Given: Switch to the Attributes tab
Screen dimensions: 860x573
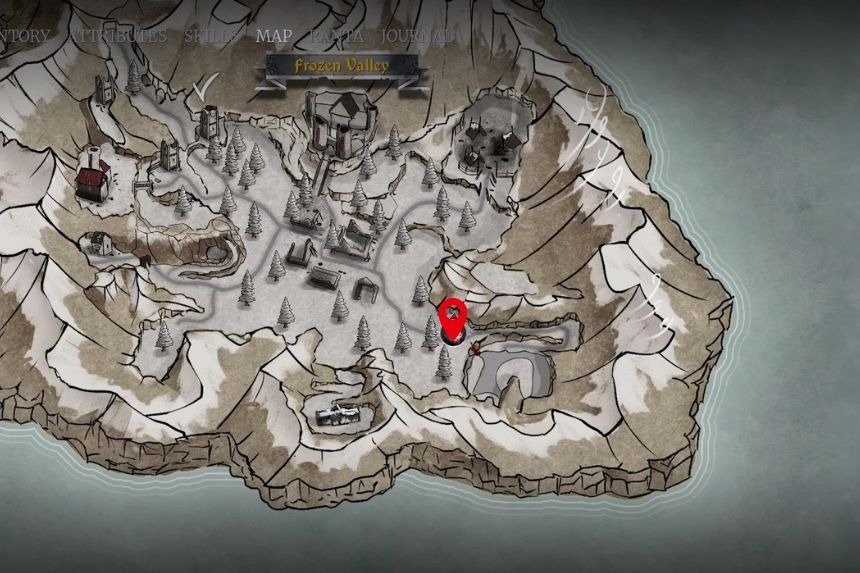Looking at the screenshot, I should click(x=118, y=36).
